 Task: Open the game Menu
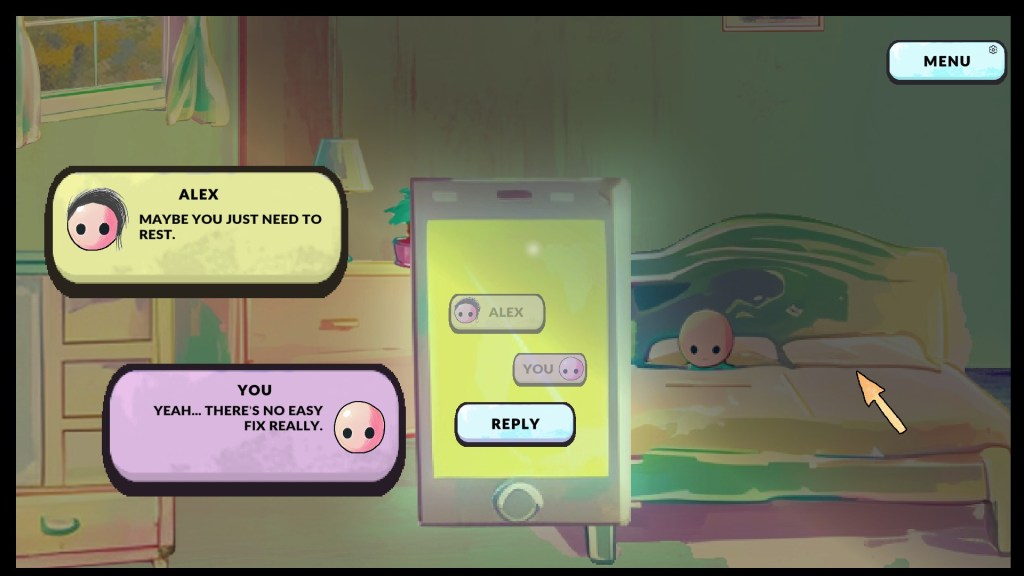tap(946, 61)
